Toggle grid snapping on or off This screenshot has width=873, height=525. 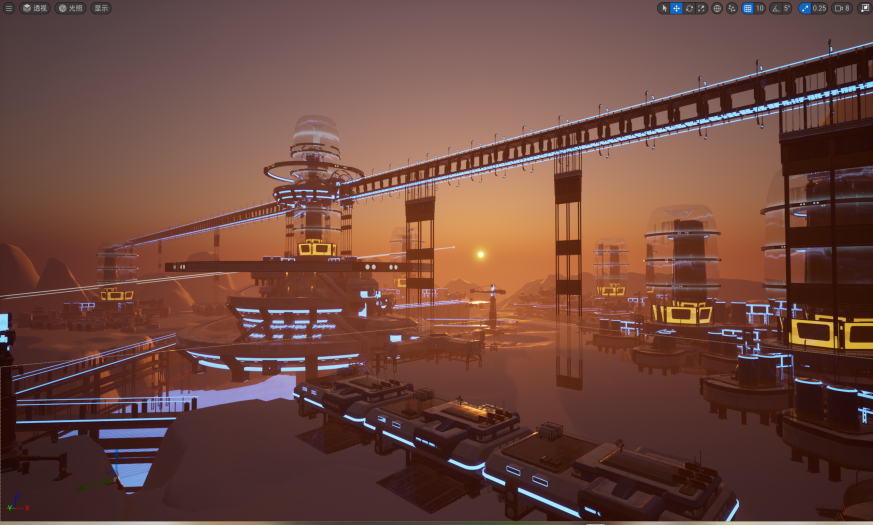[x=747, y=8]
